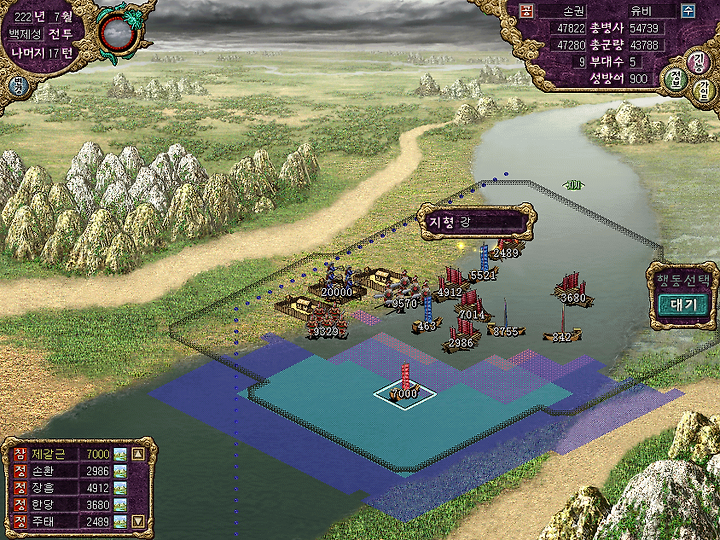Open the 정보 info button
The height and width of the screenshot is (540, 720).
click(x=675, y=79)
